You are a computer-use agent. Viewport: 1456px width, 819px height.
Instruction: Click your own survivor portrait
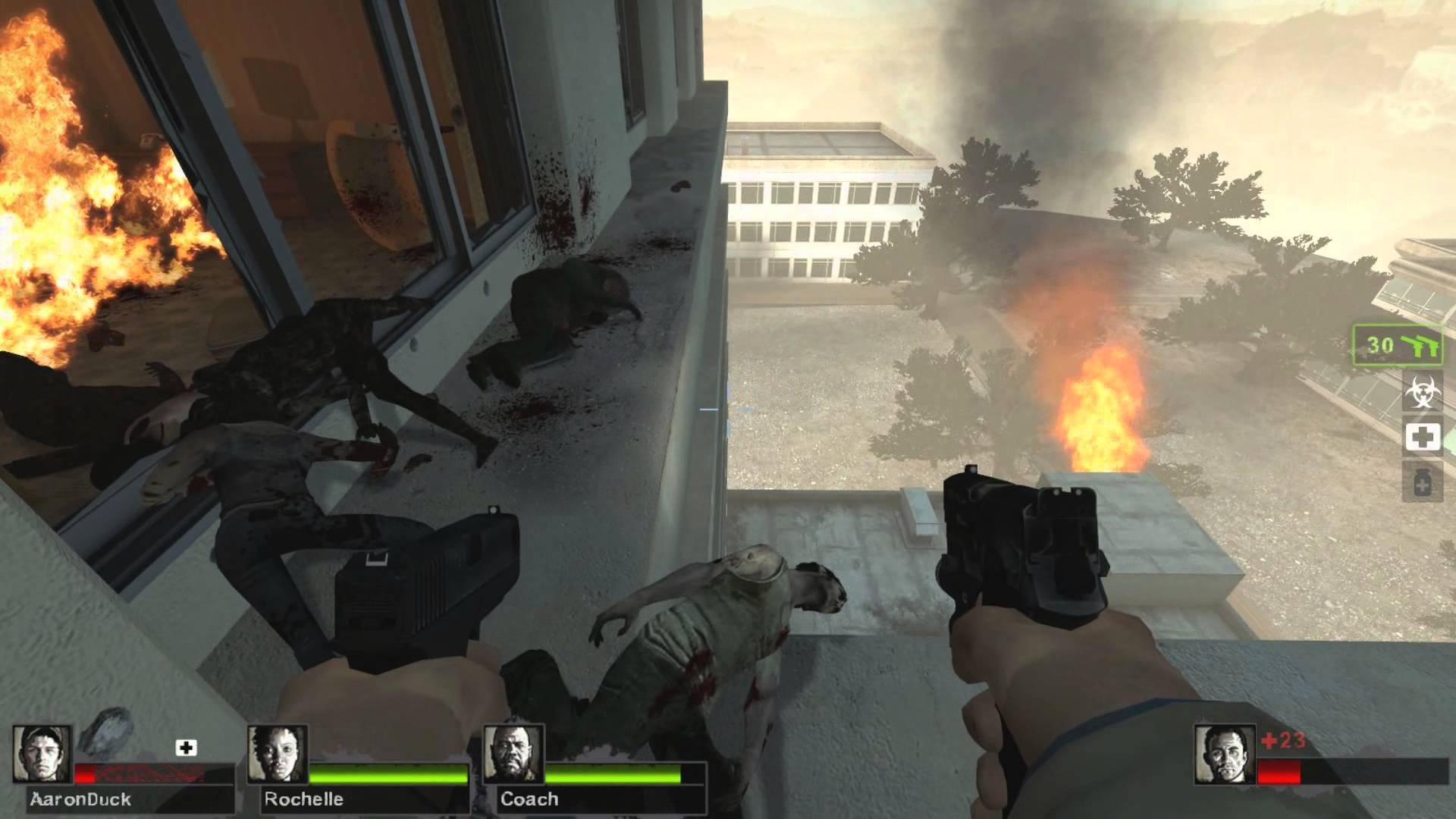tap(1224, 755)
